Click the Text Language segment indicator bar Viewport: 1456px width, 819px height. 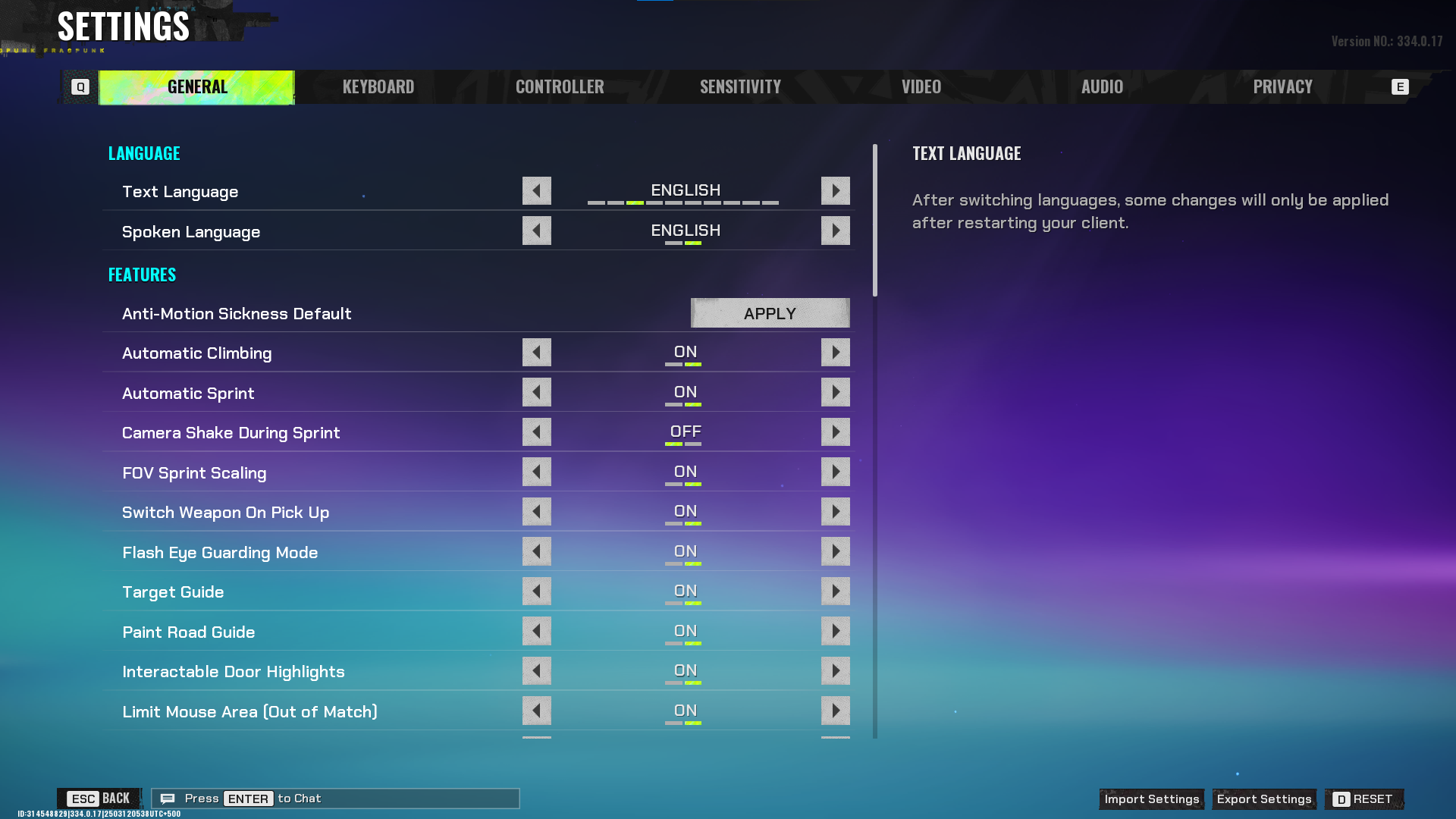pos(684,203)
